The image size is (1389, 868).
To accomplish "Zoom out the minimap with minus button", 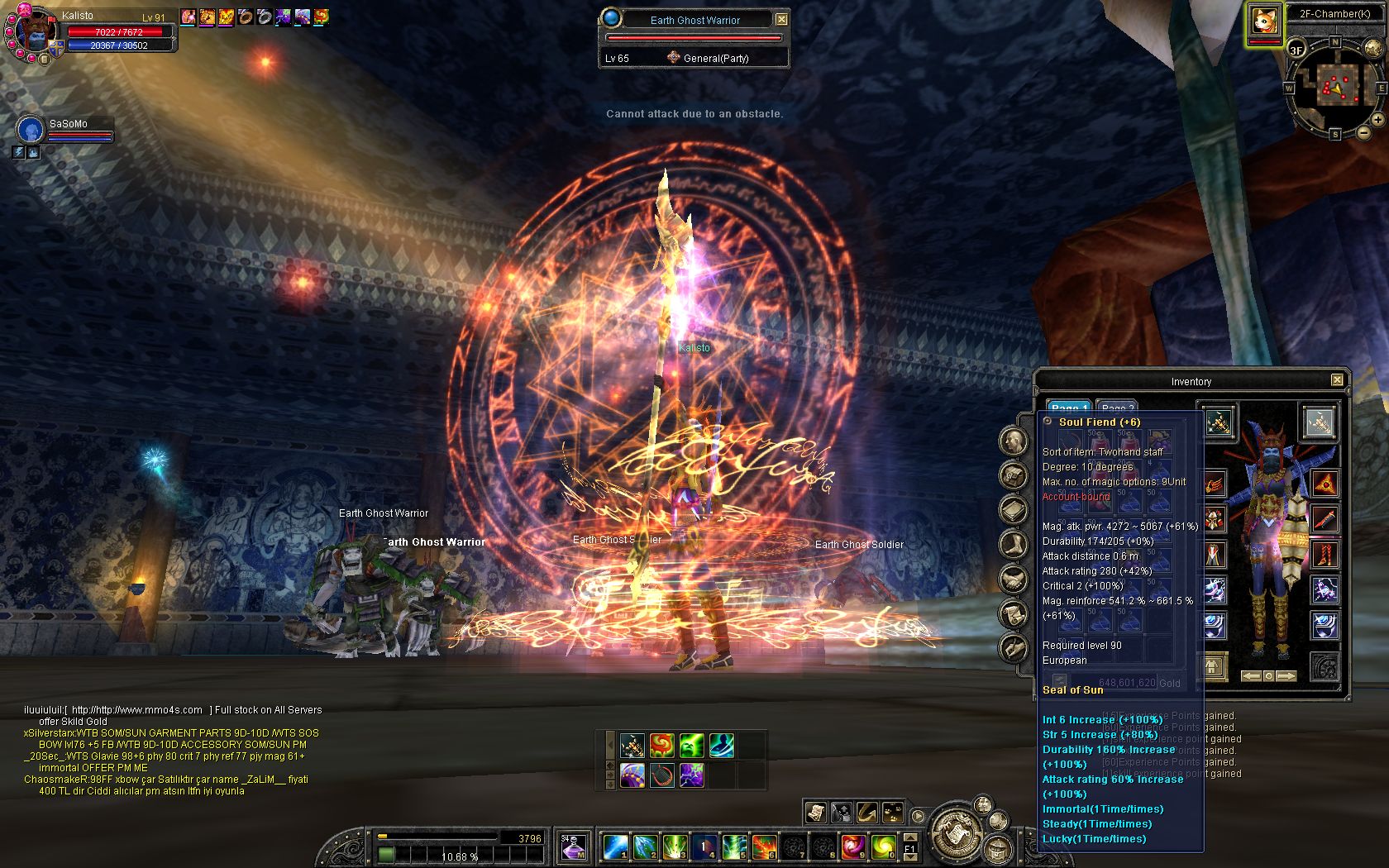I will [1363, 133].
